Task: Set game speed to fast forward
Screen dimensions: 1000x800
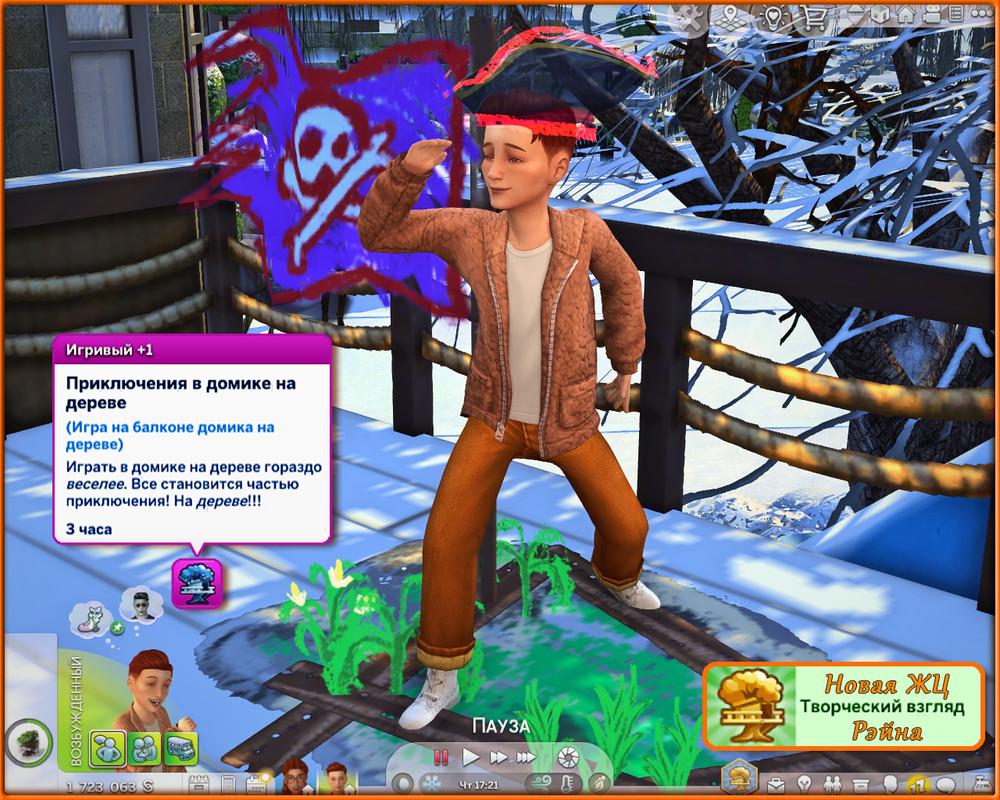Action: click(x=497, y=757)
